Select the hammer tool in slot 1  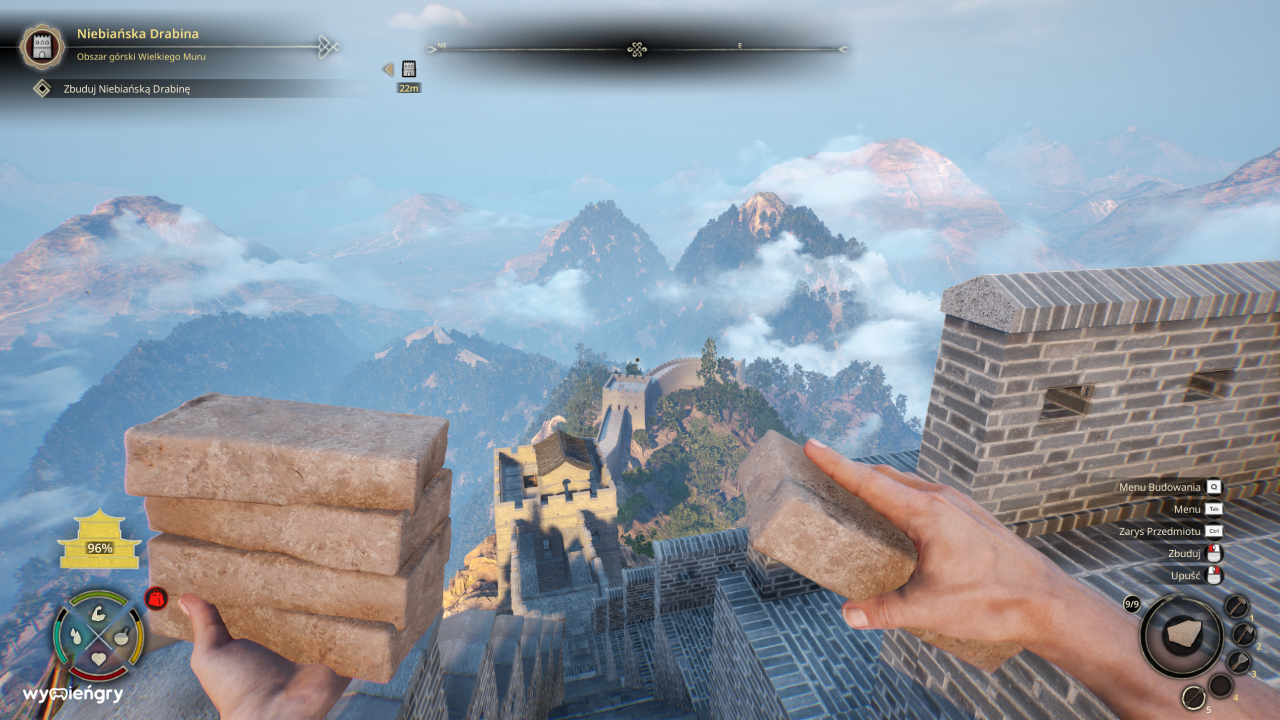tap(1237, 606)
